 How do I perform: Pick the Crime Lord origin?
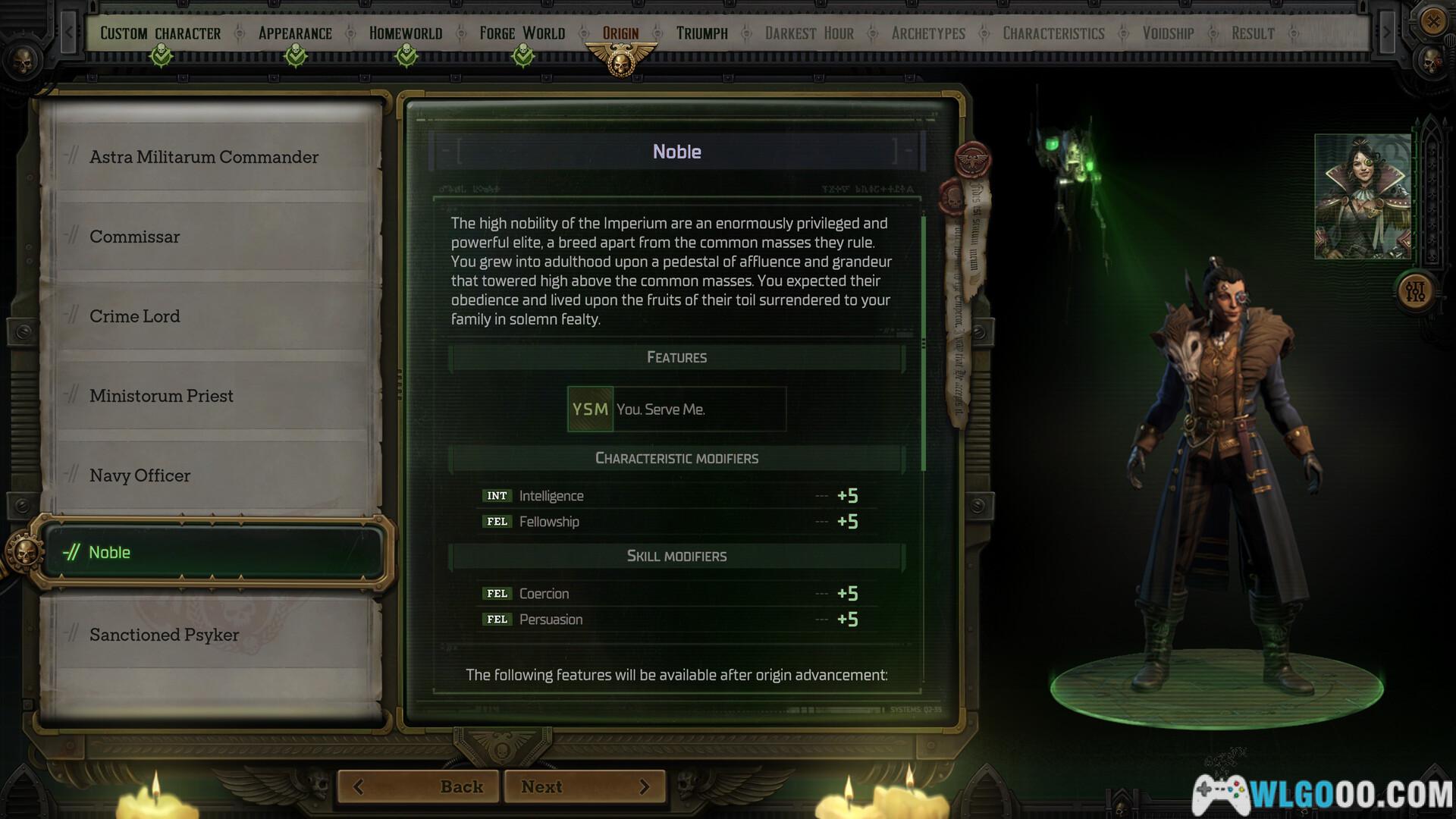[135, 316]
